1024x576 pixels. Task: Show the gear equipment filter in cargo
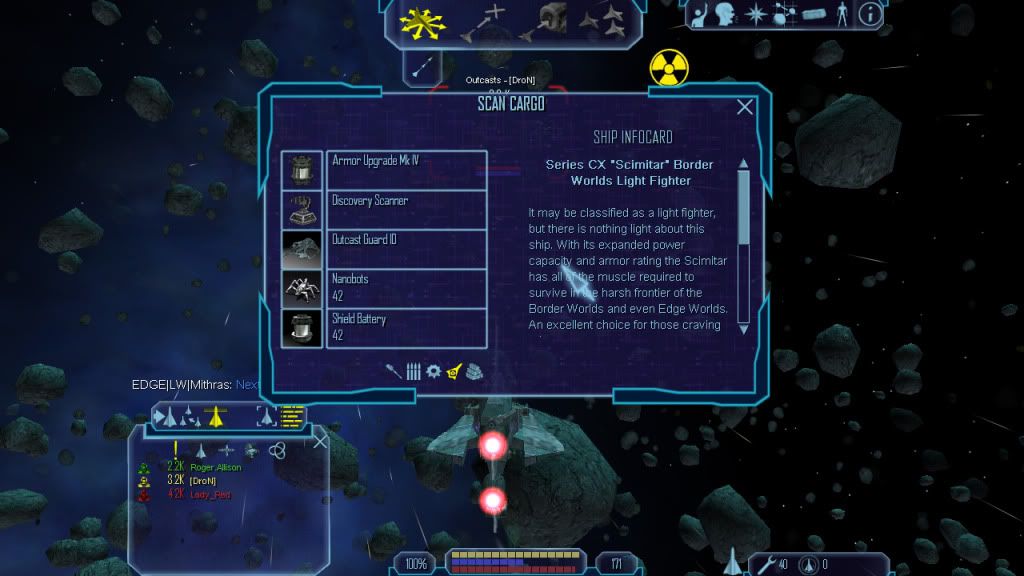(x=433, y=371)
